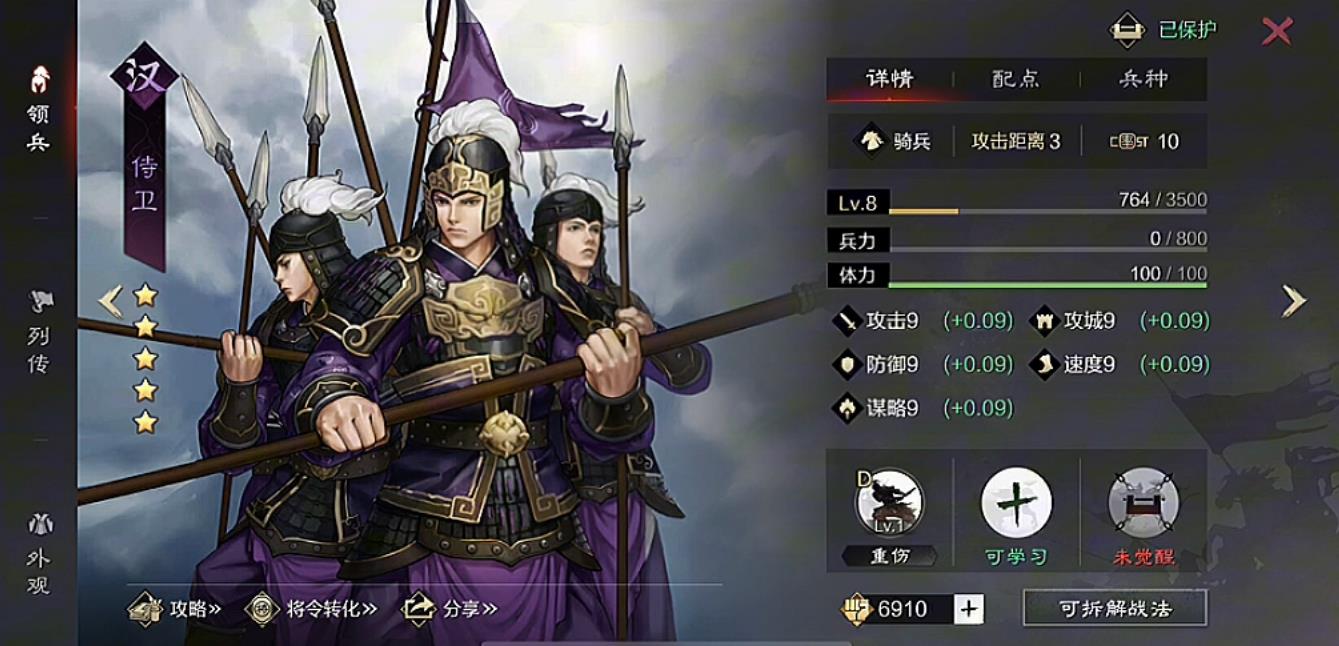The height and width of the screenshot is (646, 1339).
Task: View the previous general with left arrow
Action: coord(110,300)
